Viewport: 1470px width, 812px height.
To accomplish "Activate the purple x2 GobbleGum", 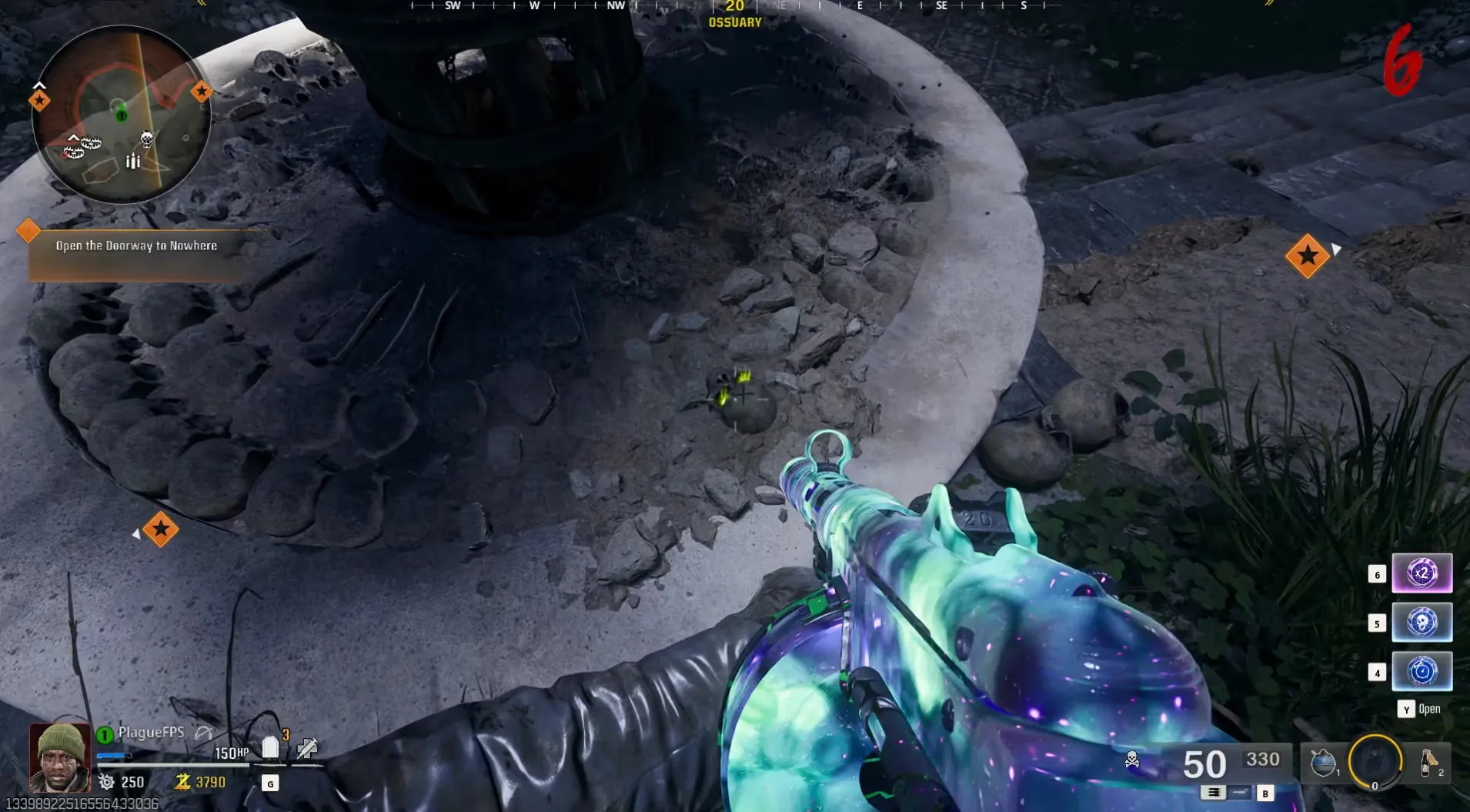I will [1422, 573].
